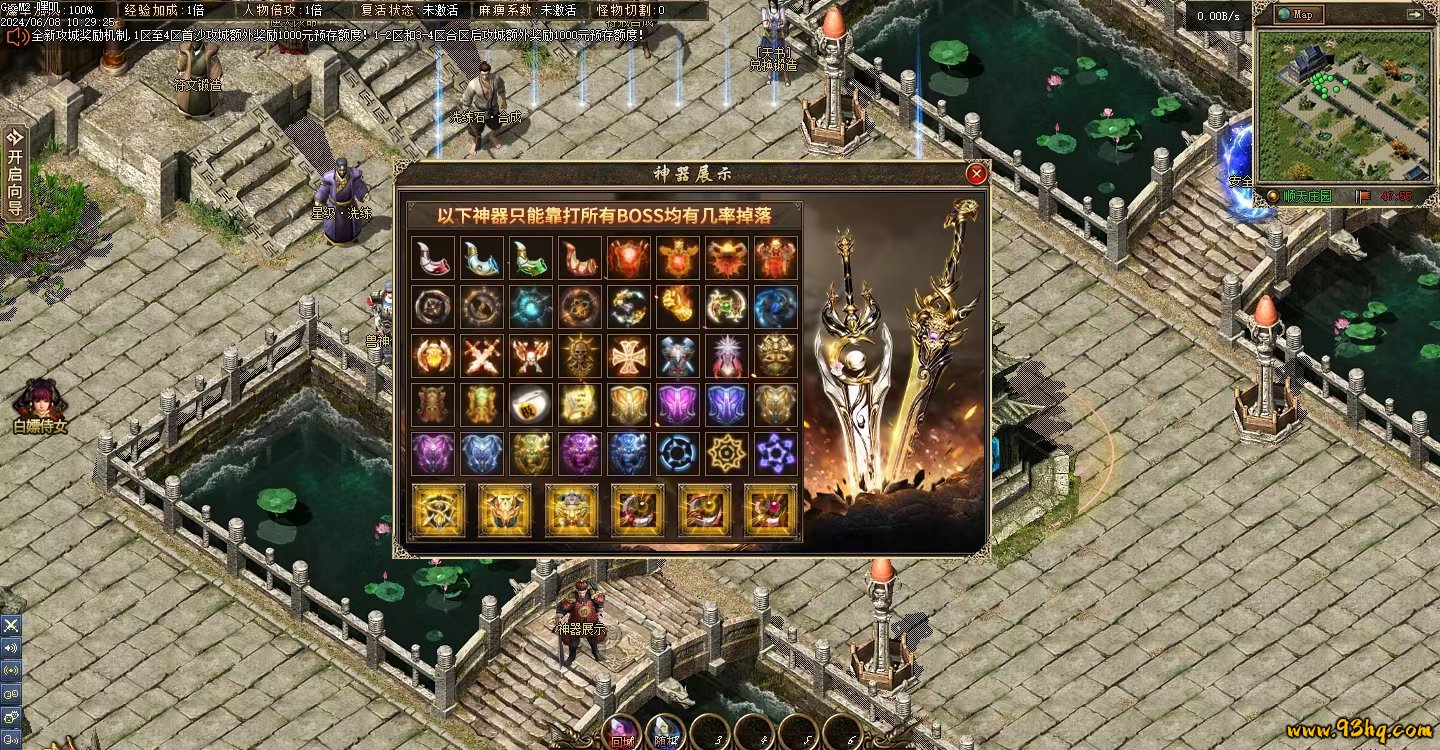Toggle the minimap arrow button
This screenshot has width=1440, height=750.
tap(1414, 15)
